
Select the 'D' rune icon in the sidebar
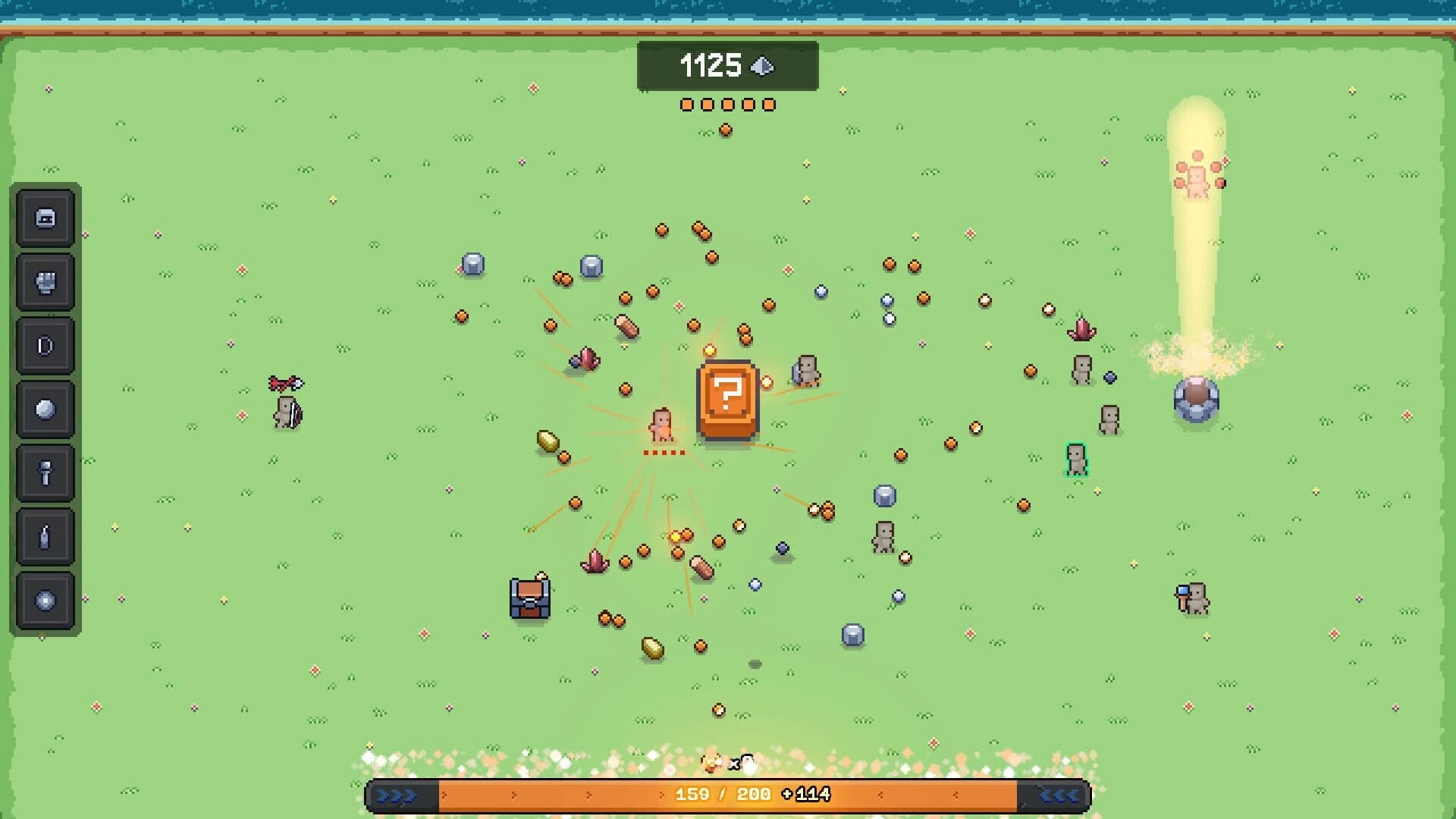(x=45, y=345)
